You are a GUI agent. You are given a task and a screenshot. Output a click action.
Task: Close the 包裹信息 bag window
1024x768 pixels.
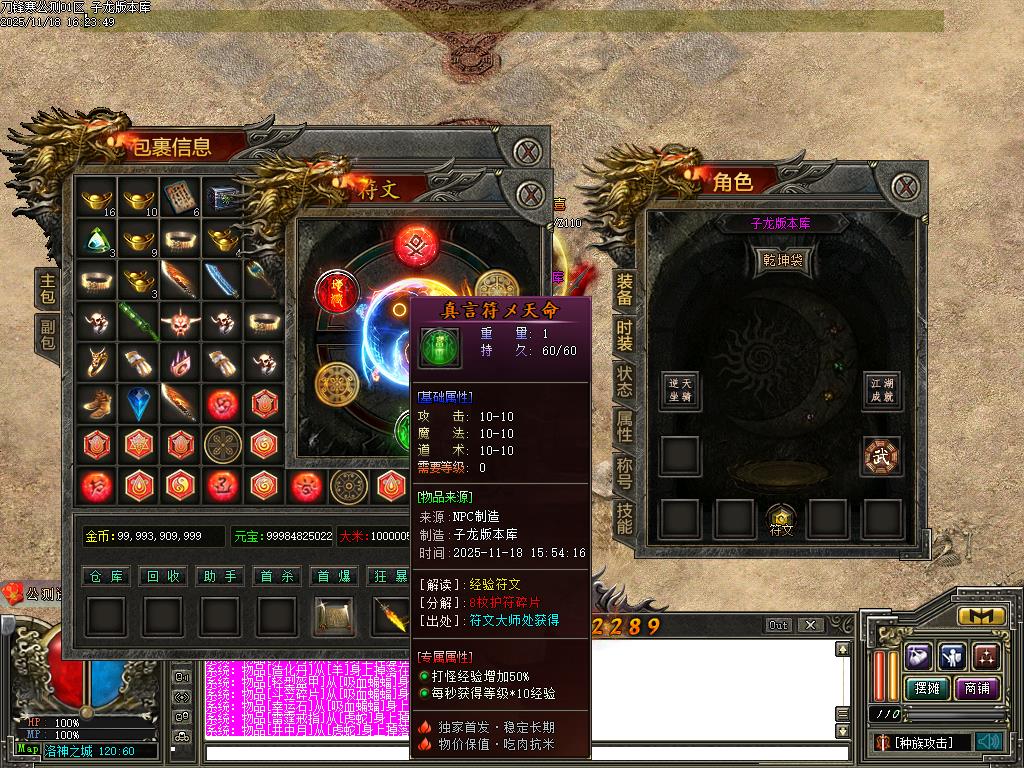pyautogui.click(x=527, y=153)
